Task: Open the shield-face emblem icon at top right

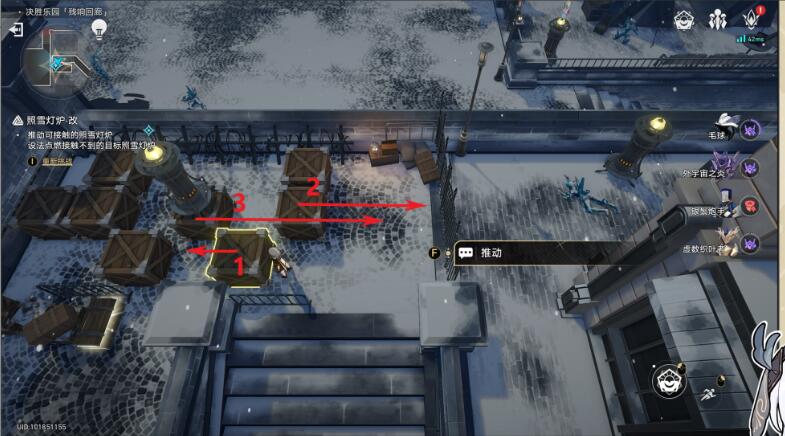Action: [684, 19]
